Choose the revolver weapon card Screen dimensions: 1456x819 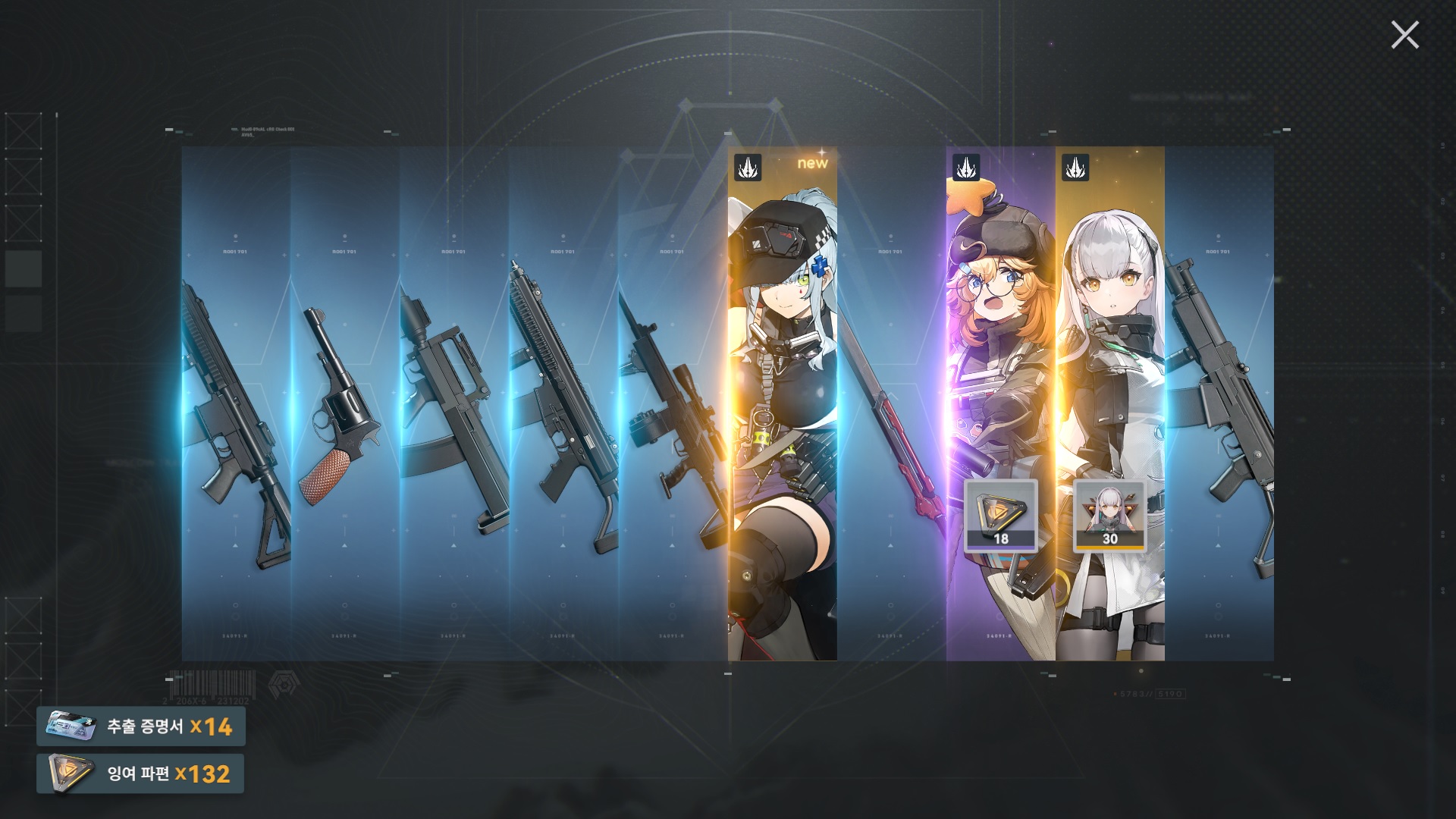click(345, 402)
